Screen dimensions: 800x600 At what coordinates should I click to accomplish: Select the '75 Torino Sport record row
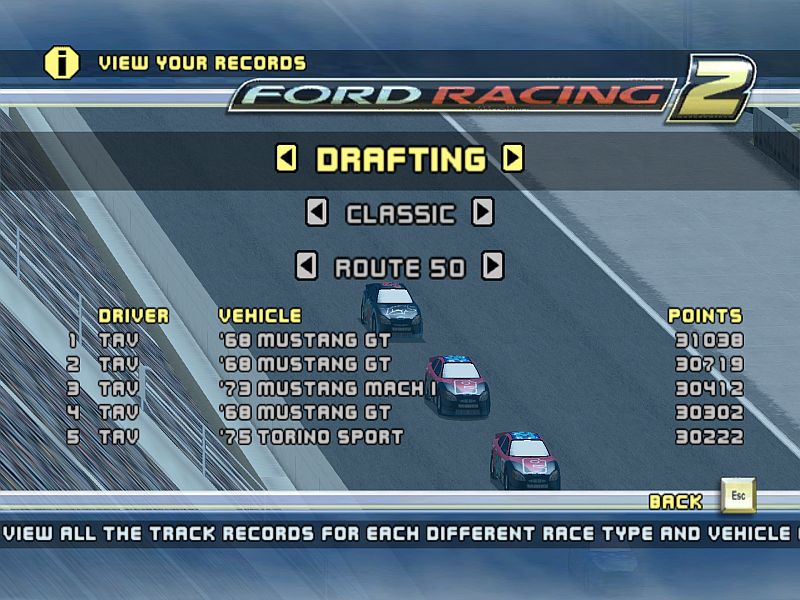click(x=405, y=437)
